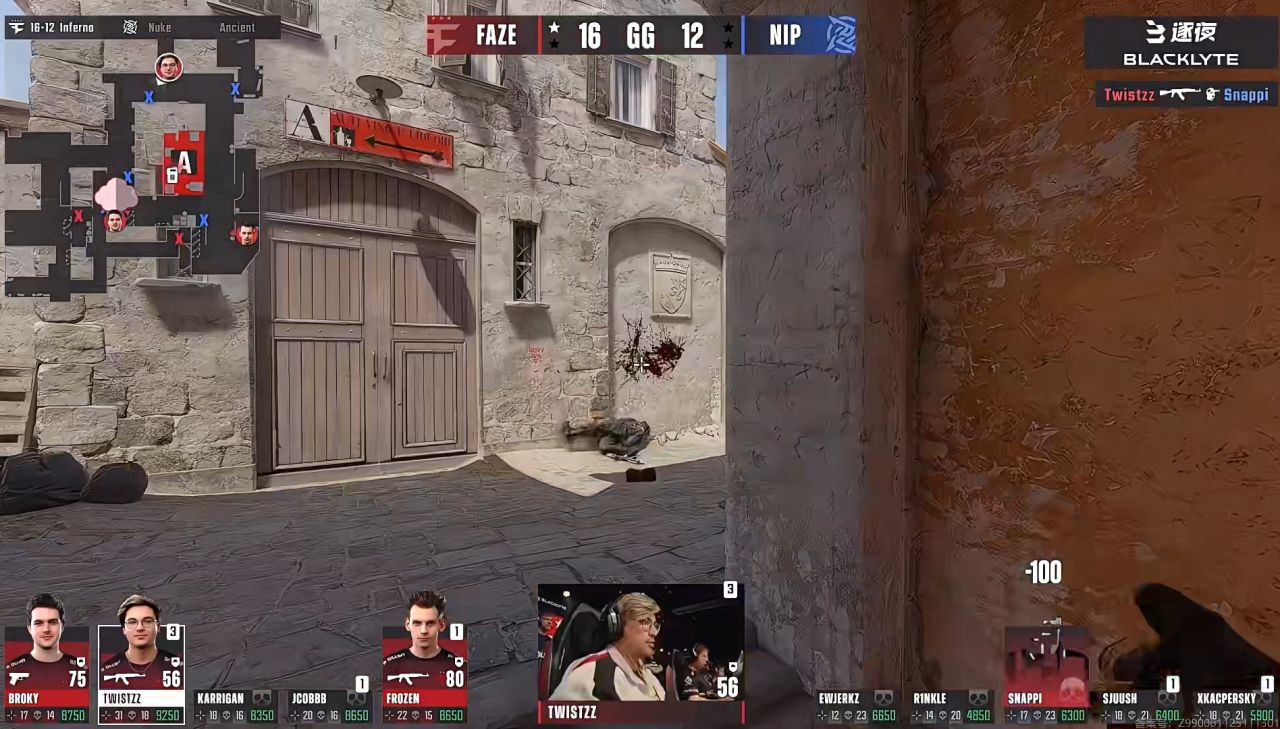Select frozen's rifle weapon icon
1280x729 pixels.
coord(410,678)
